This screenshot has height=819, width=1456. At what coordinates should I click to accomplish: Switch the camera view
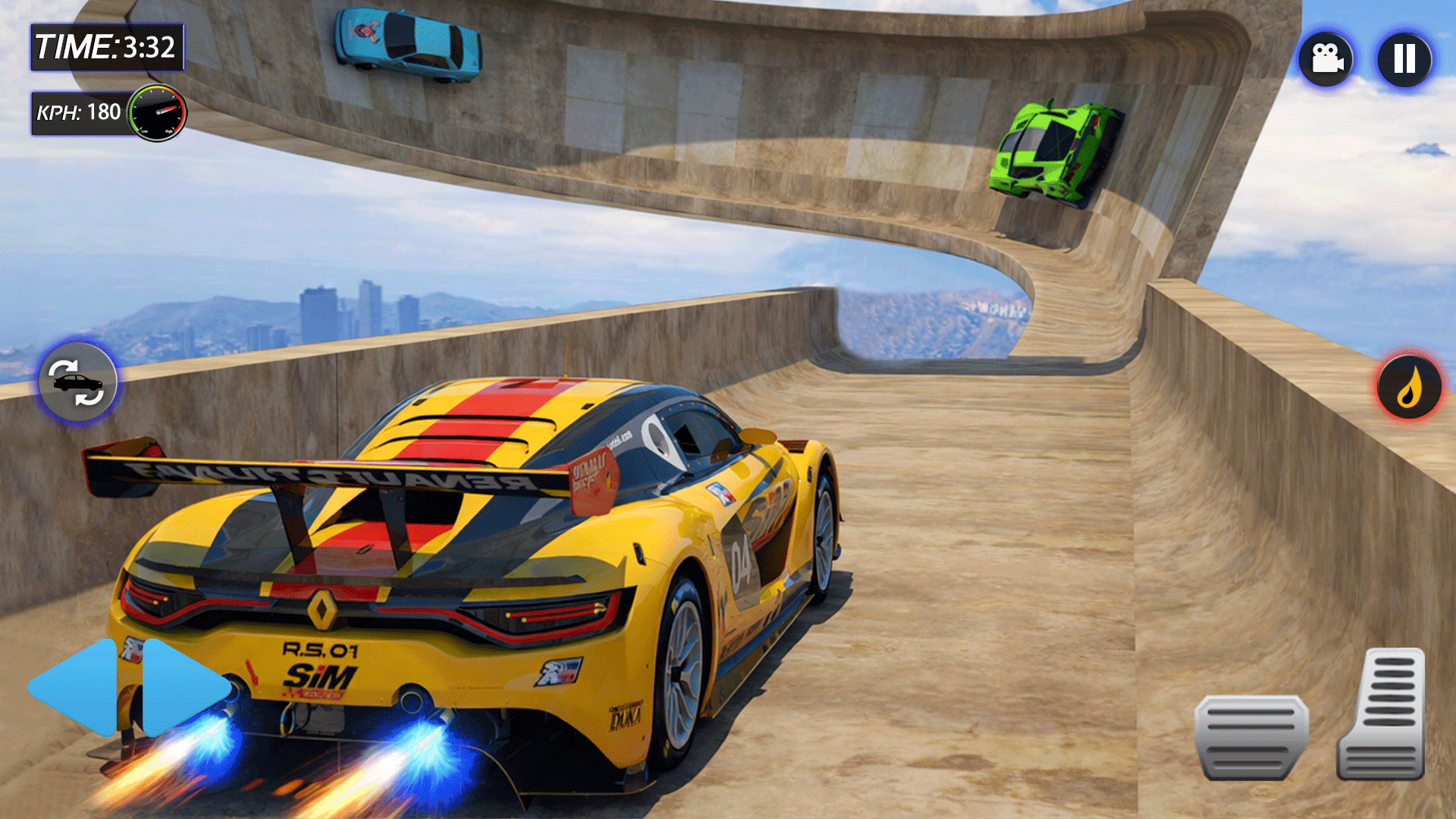1326,59
